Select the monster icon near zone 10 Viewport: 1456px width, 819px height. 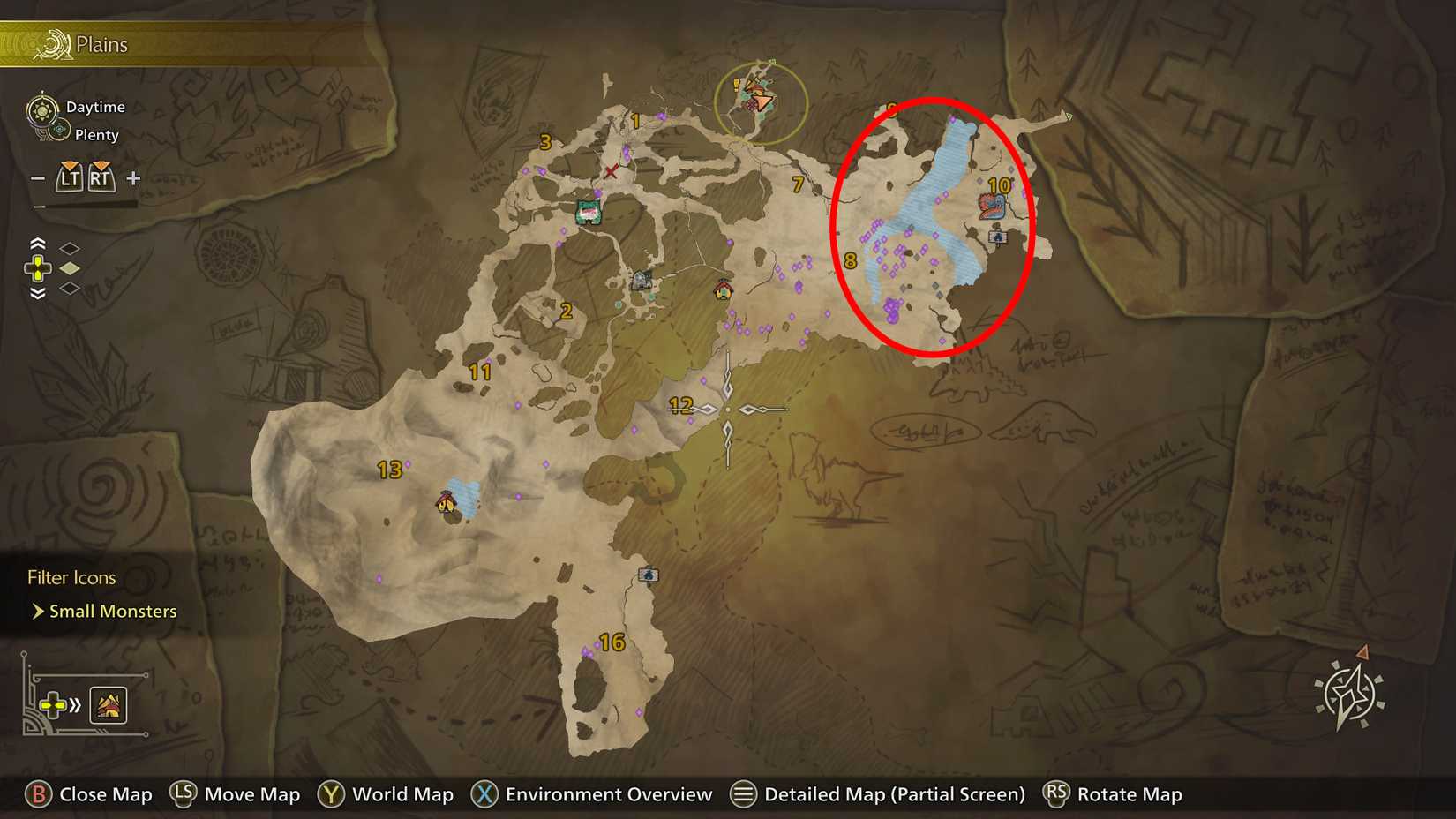coord(990,205)
